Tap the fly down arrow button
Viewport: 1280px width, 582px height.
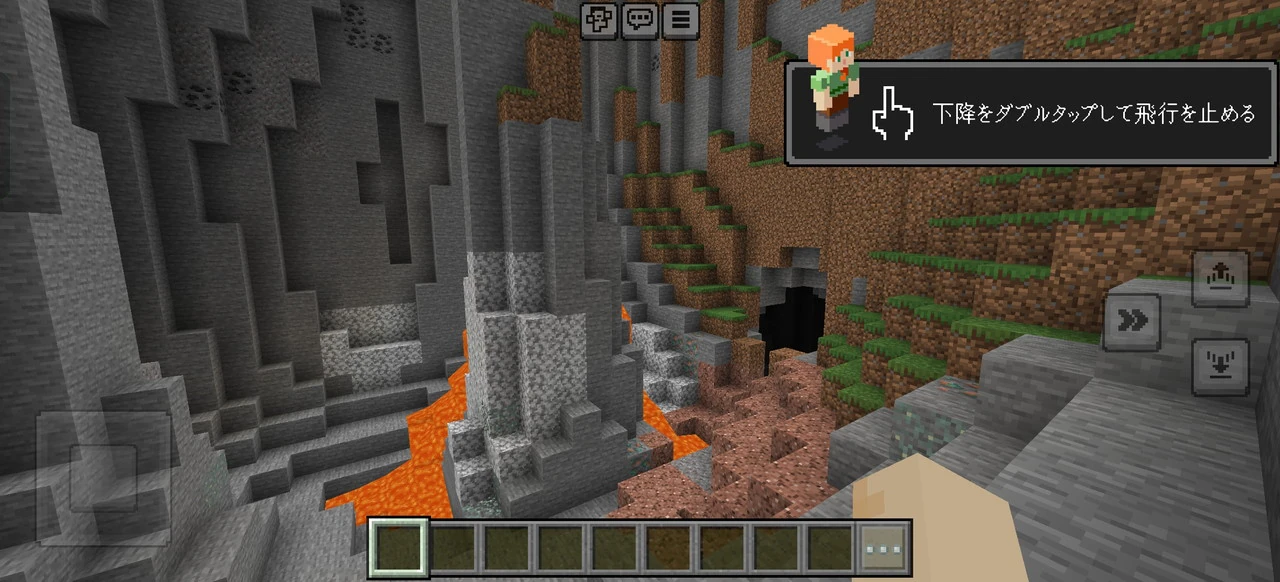tap(1220, 367)
